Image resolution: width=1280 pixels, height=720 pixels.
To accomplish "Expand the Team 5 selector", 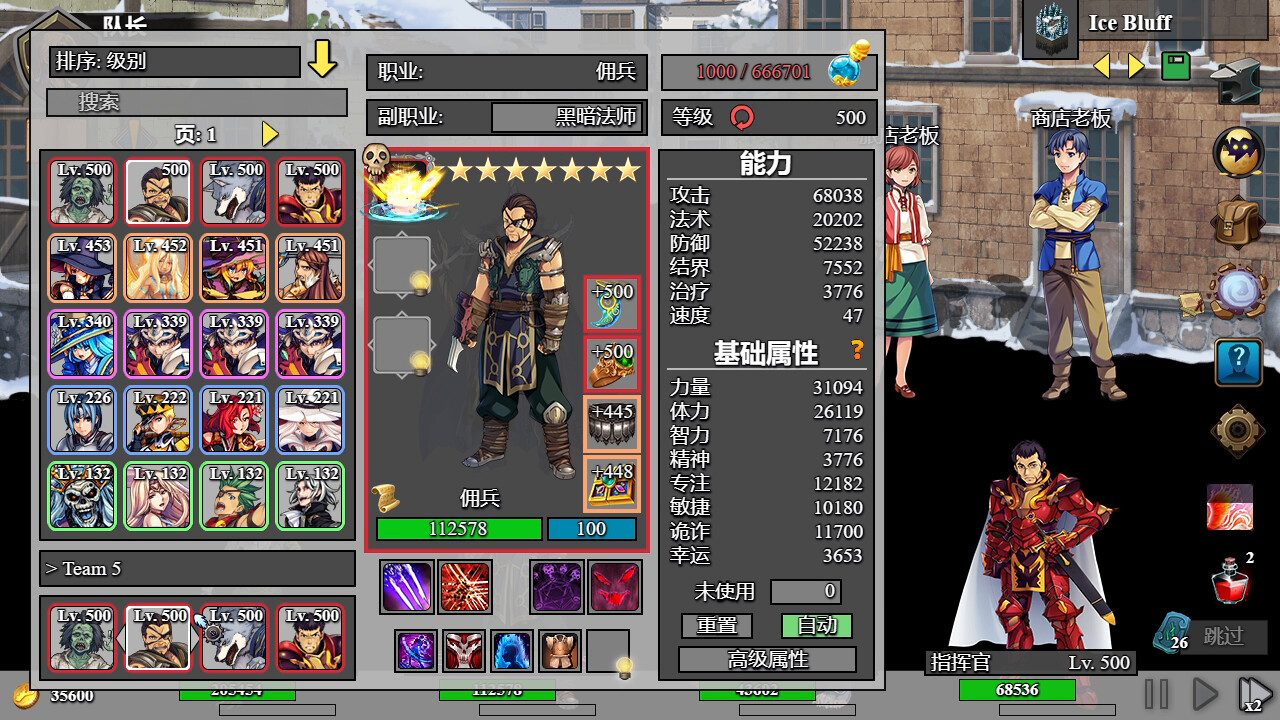I will (196, 568).
